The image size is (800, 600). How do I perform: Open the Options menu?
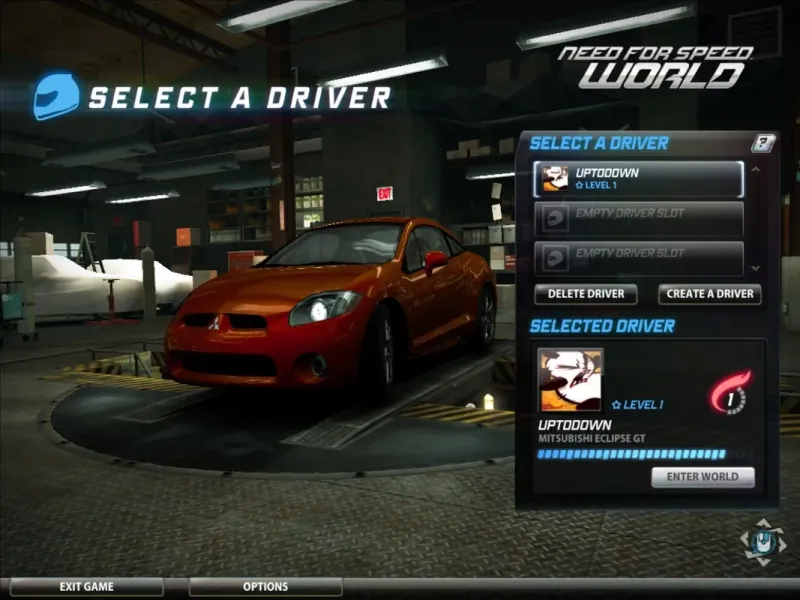point(265,587)
